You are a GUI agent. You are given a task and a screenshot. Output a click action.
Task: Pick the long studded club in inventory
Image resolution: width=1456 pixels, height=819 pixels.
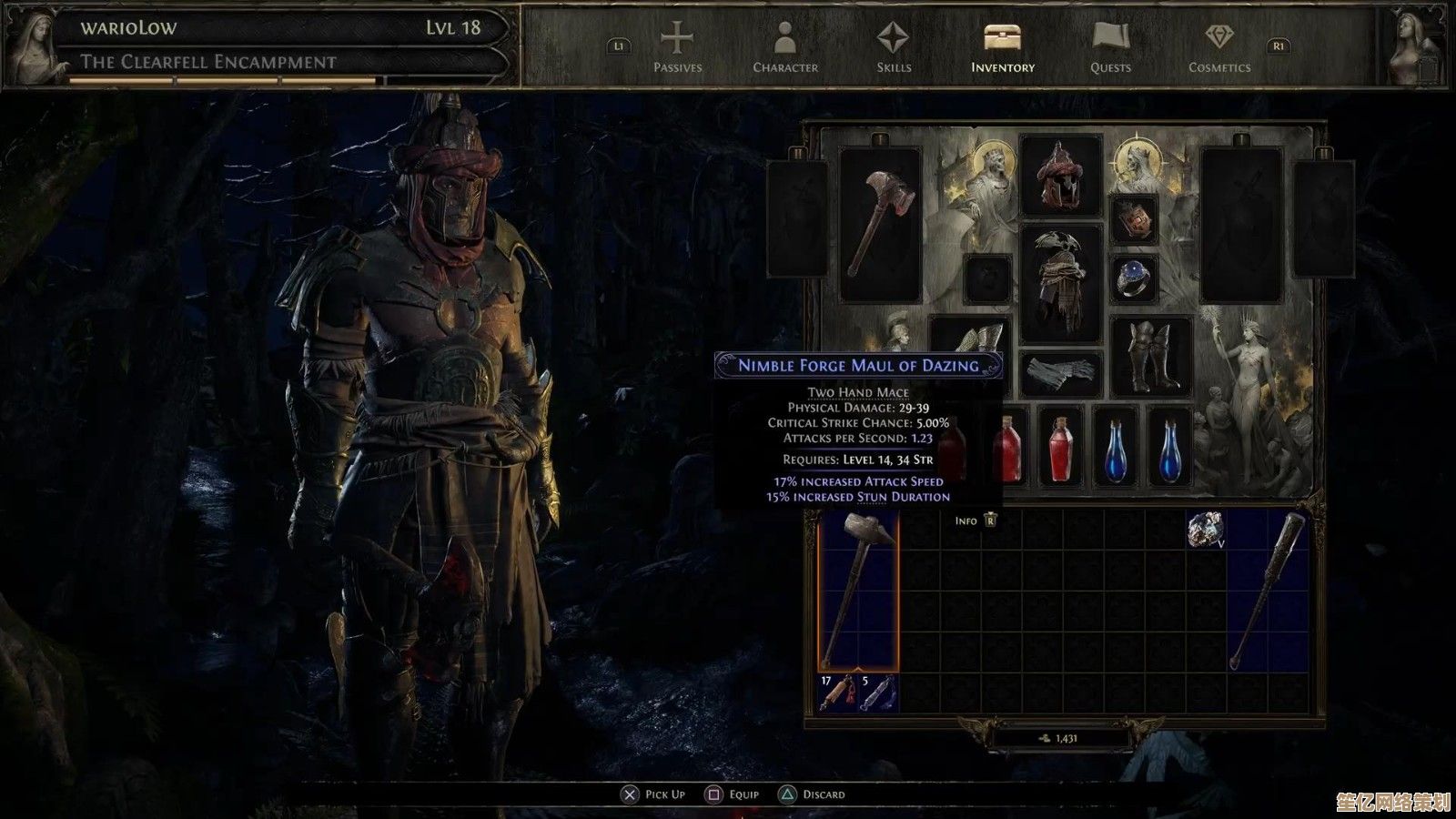click(x=1268, y=590)
